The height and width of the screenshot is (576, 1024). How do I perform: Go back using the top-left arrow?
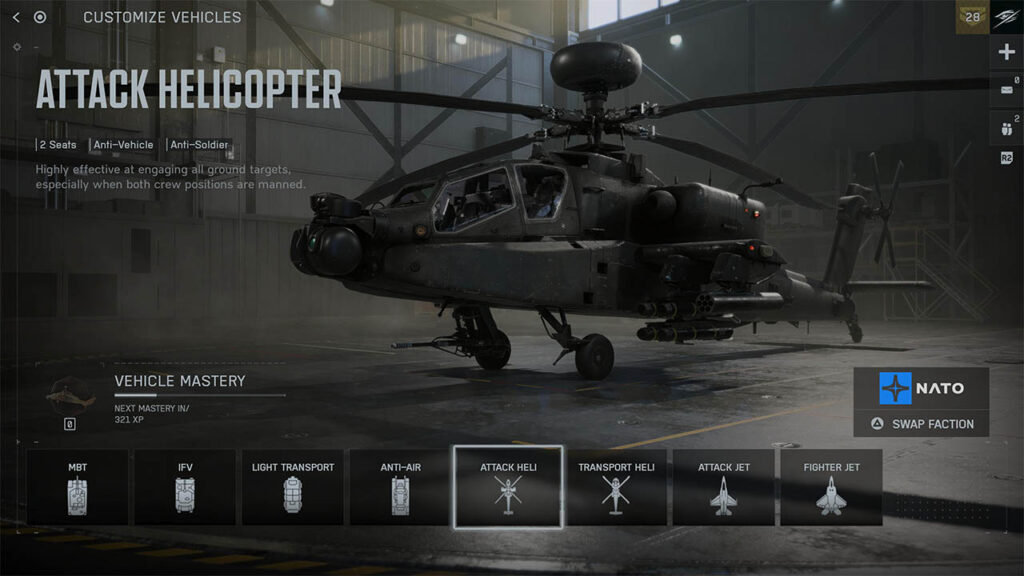[x=16, y=17]
